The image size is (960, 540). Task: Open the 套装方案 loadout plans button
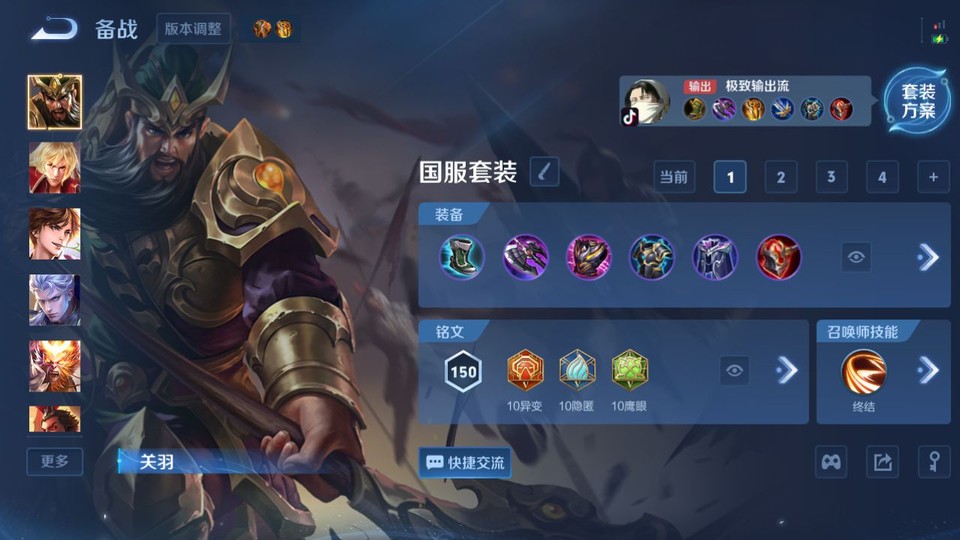tap(917, 101)
